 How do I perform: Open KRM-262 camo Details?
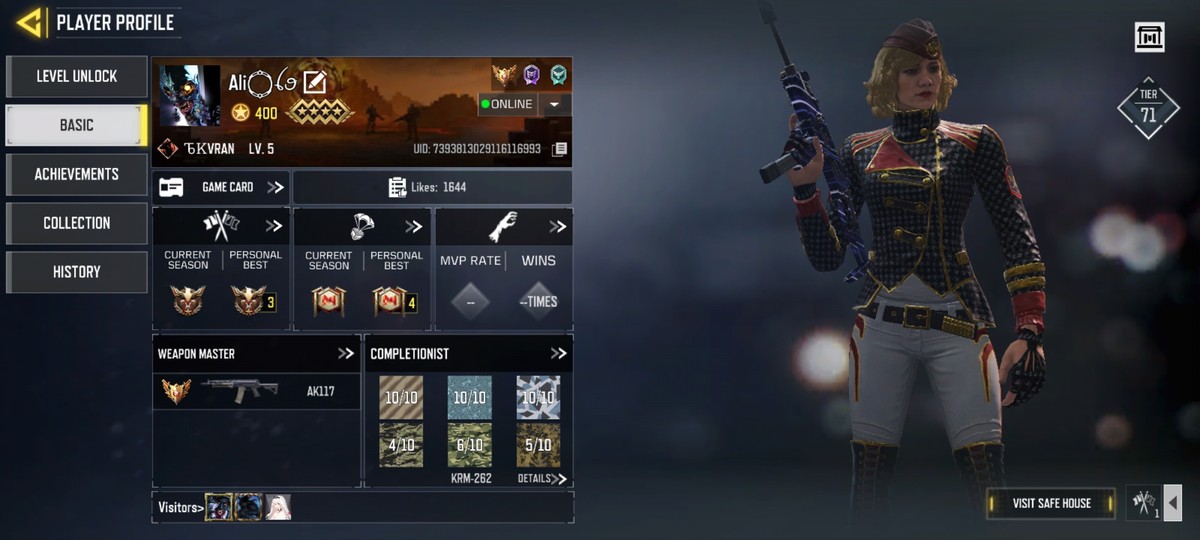(x=542, y=479)
